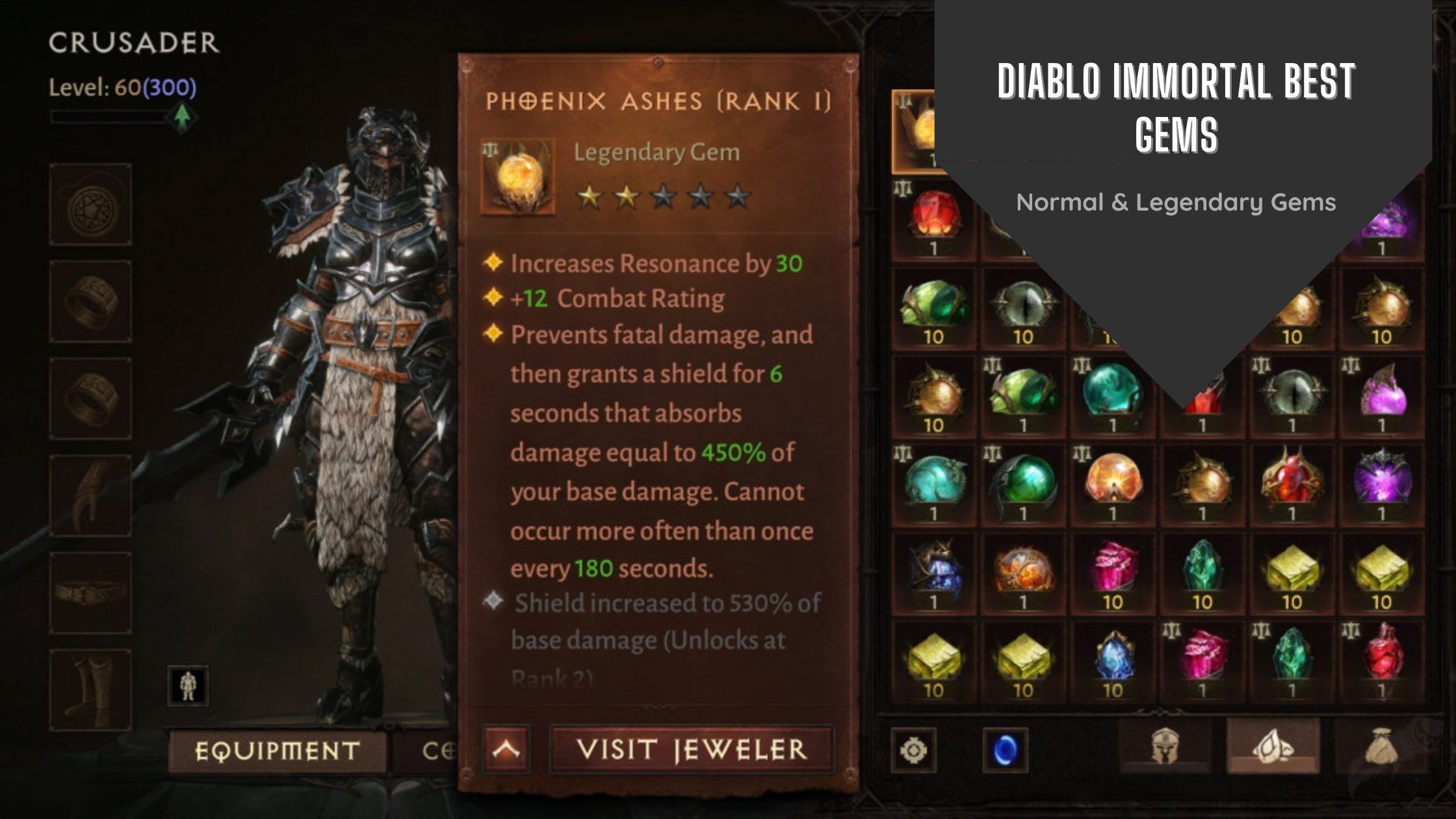Collapse the tooltip with the up-arrow button
The width and height of the screenshot is (1456, 819).
pyautogui.click(x=506, y=749)
